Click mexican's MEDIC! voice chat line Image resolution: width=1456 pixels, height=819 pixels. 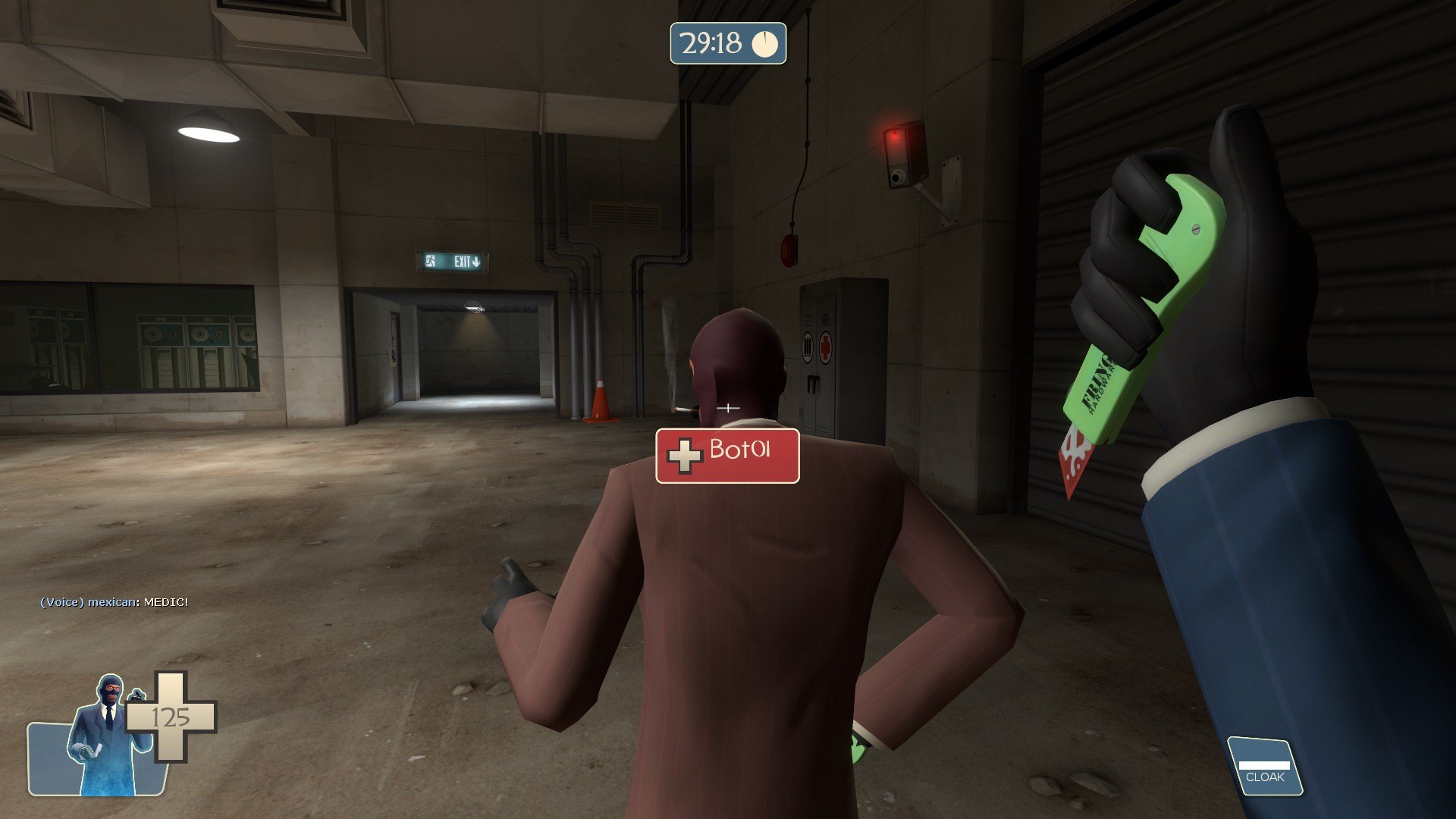point(114,602)
